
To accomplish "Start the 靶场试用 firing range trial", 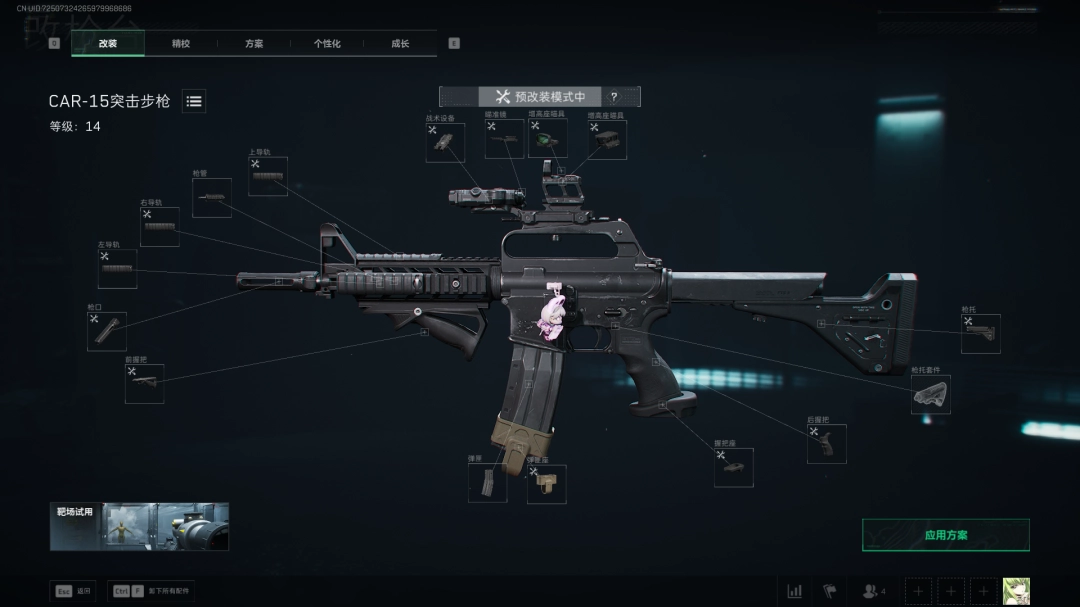I will (140, 526).
